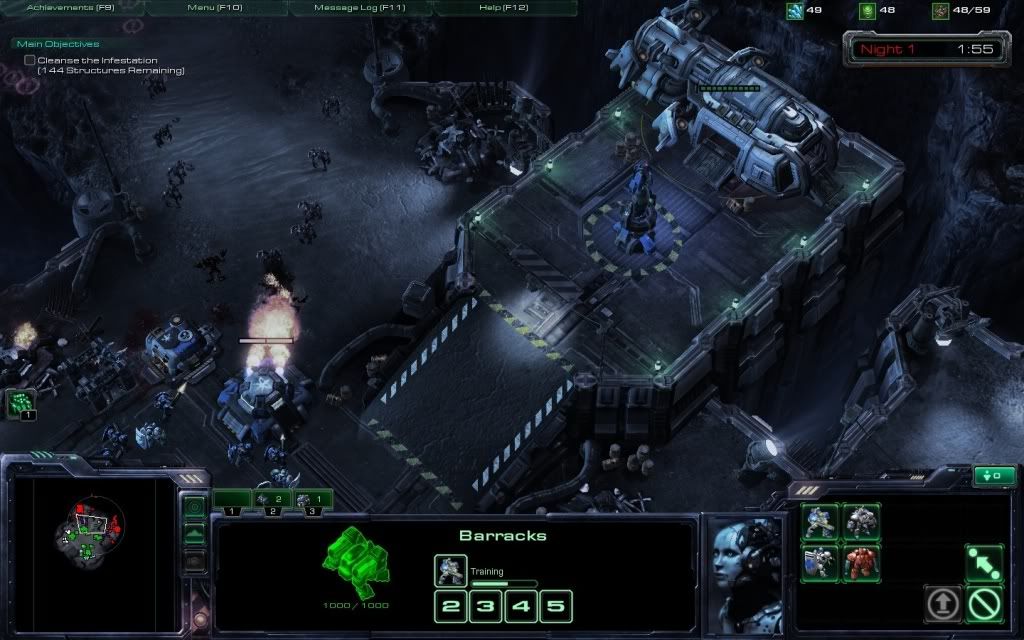The width and height of the screenshot is (1024, 640).
Task: Activate the minimap ping signal button
Action: click(195, 507)
